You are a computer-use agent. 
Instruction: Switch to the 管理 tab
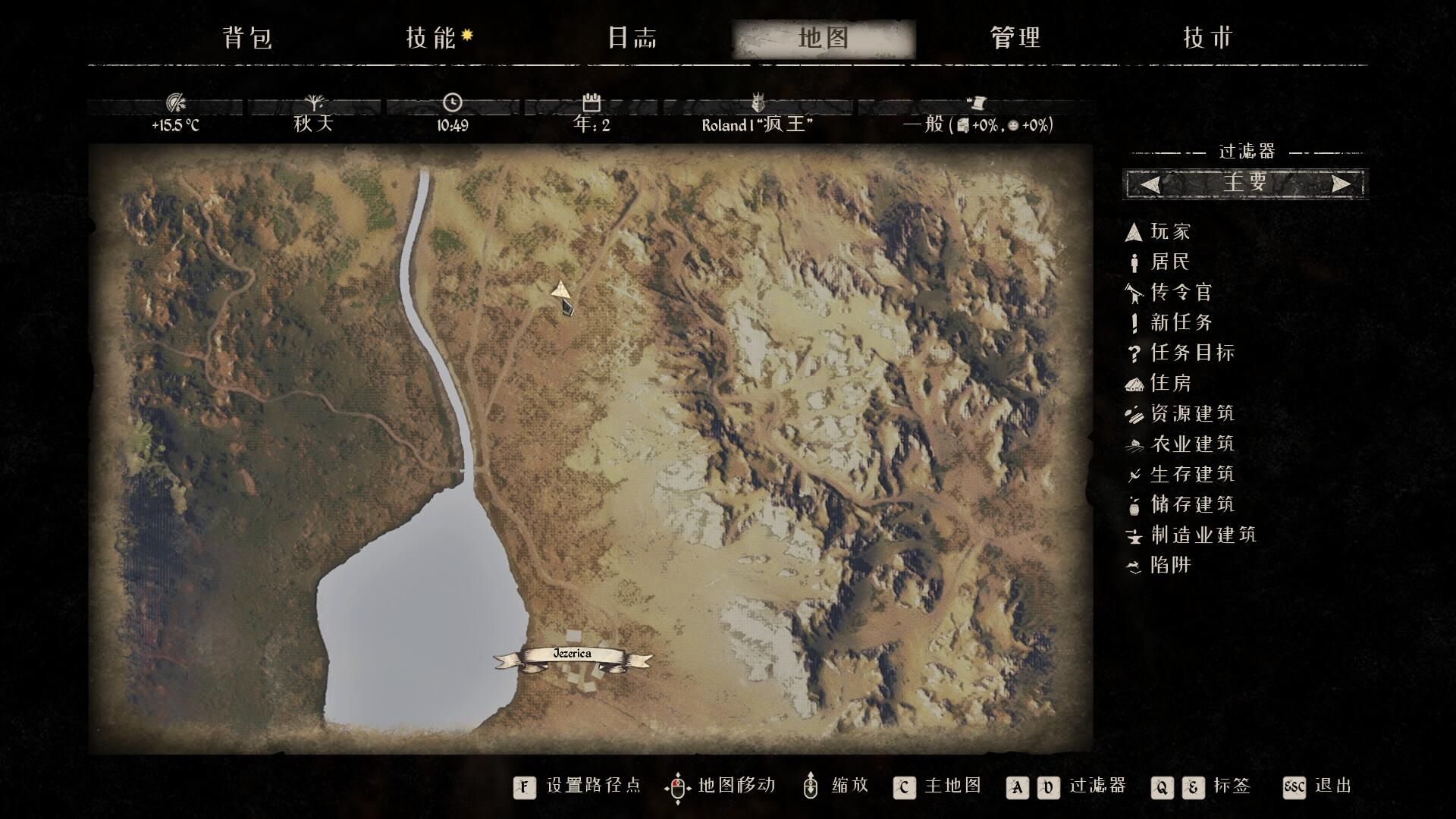point(1015,38)
